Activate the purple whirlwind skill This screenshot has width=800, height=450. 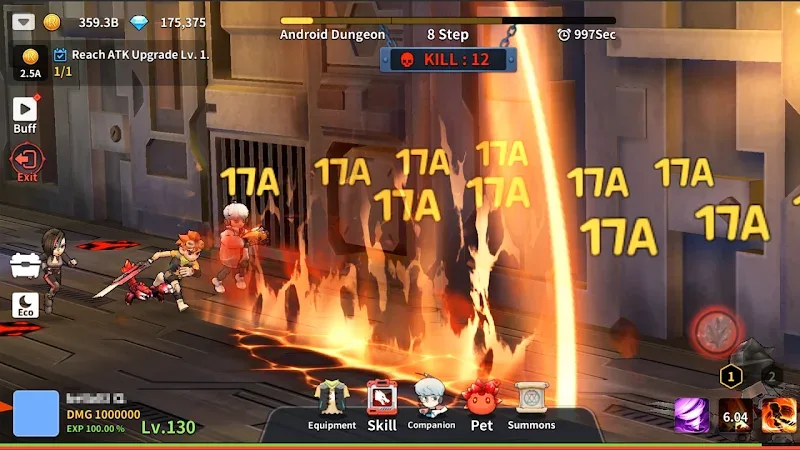[691, 415]
